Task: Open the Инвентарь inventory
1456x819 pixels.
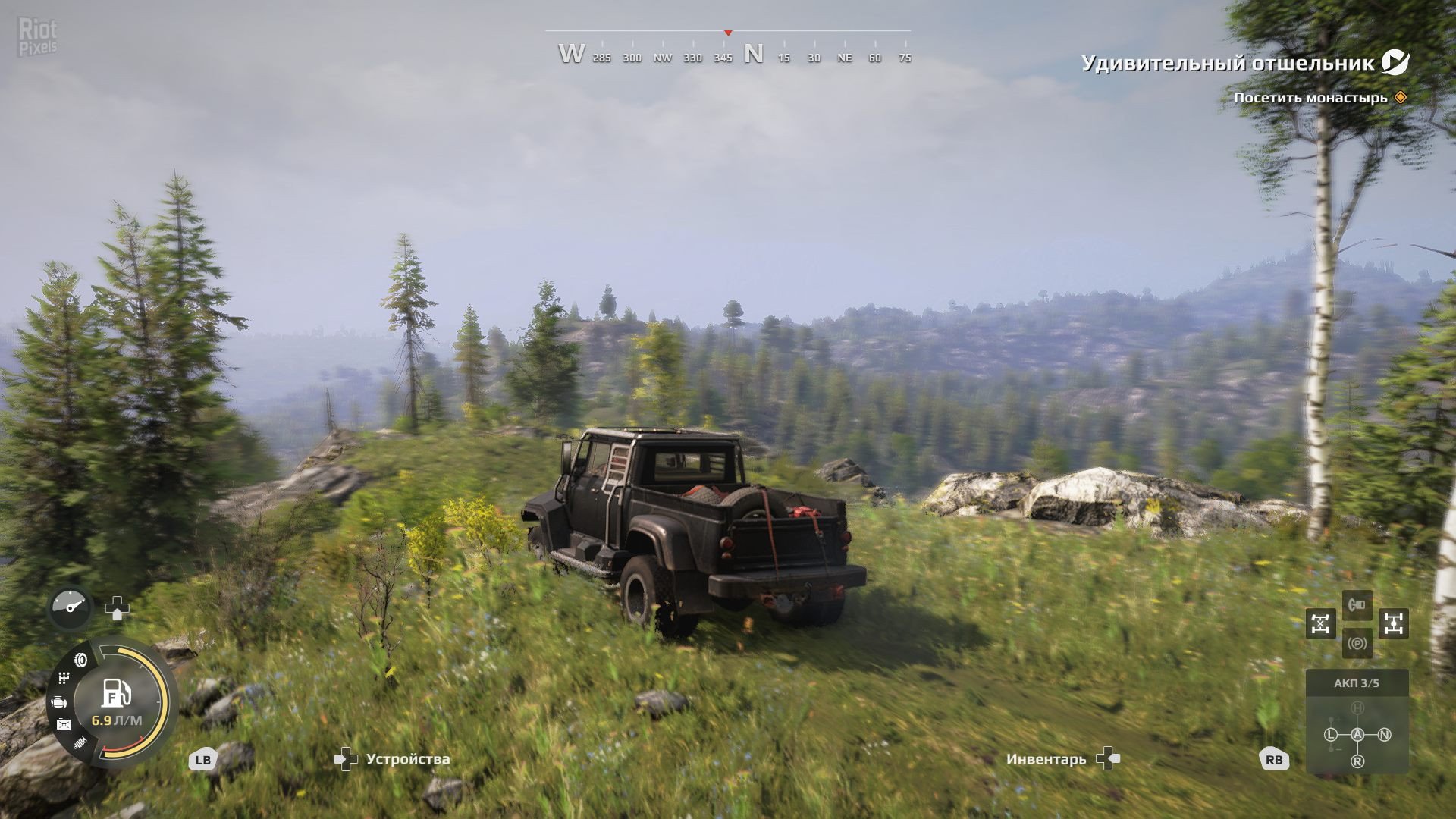Action: pos(1062,758)
